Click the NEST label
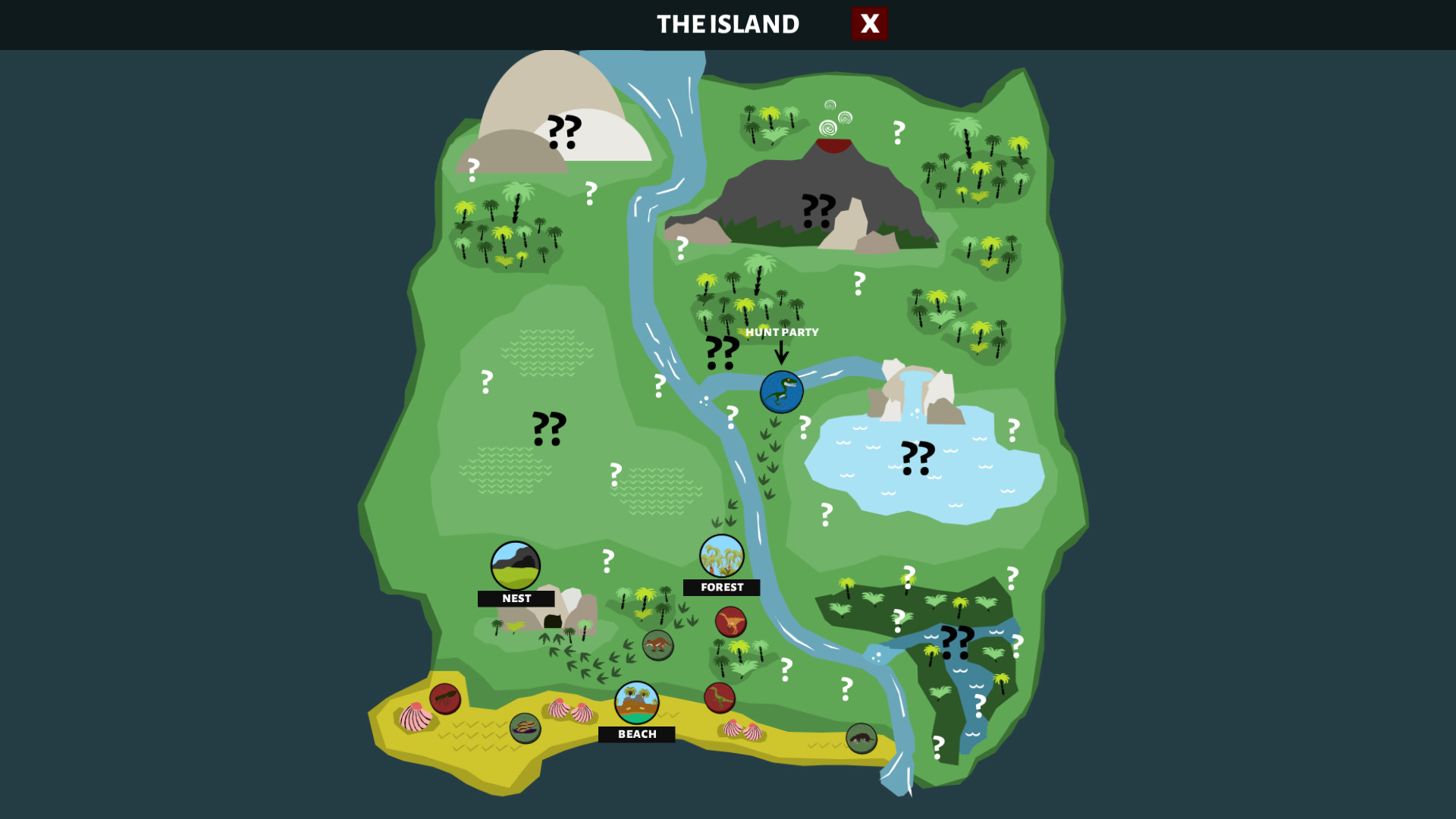The width and height of the screenshot is (1456, 819). (x=517, y=598)
